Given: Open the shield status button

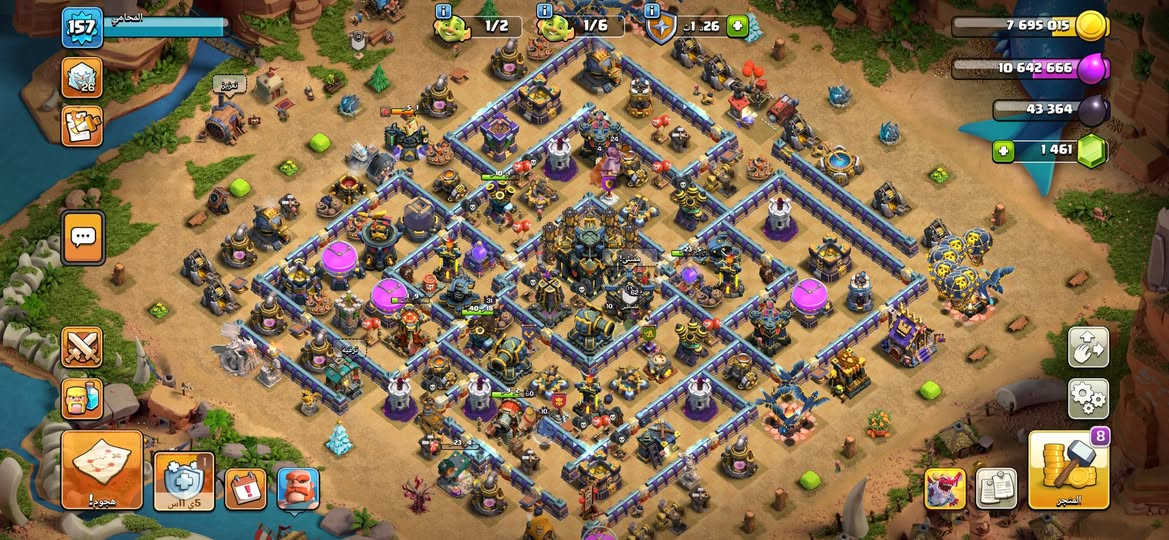Looking at the screenshot, I should pos(183,481).
